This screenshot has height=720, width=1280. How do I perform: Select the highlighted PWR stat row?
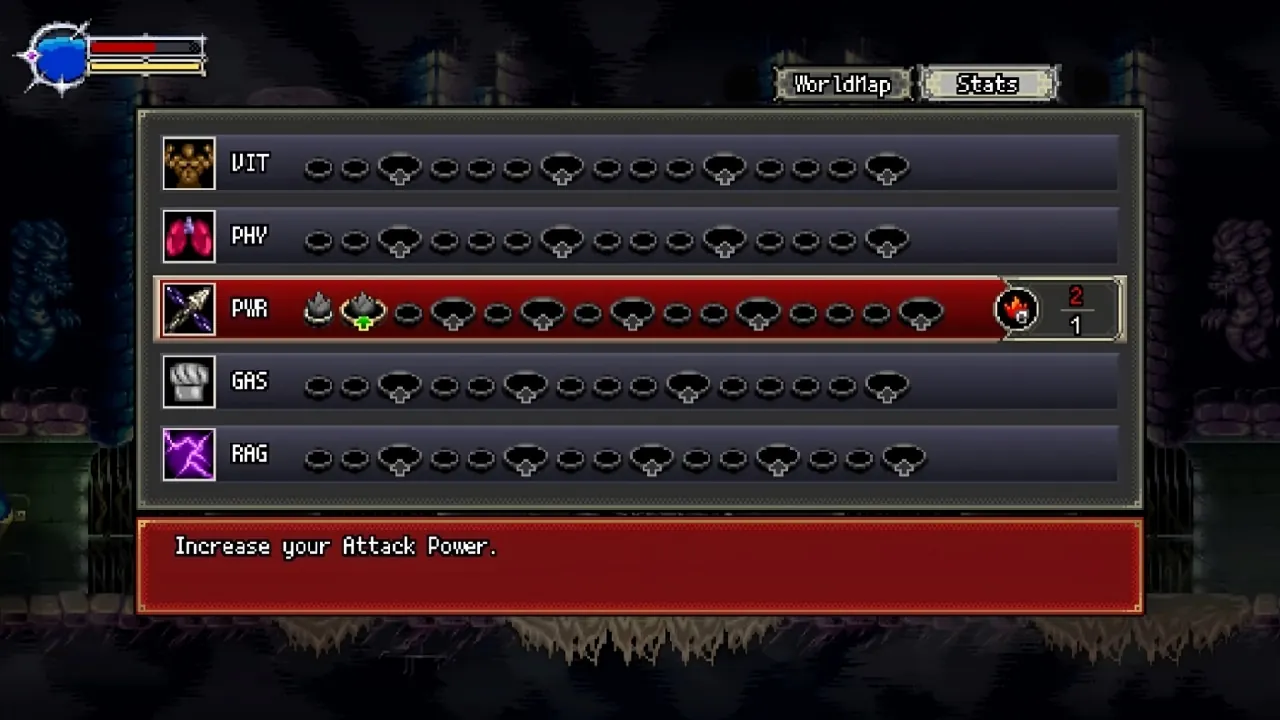pos(640,309)
